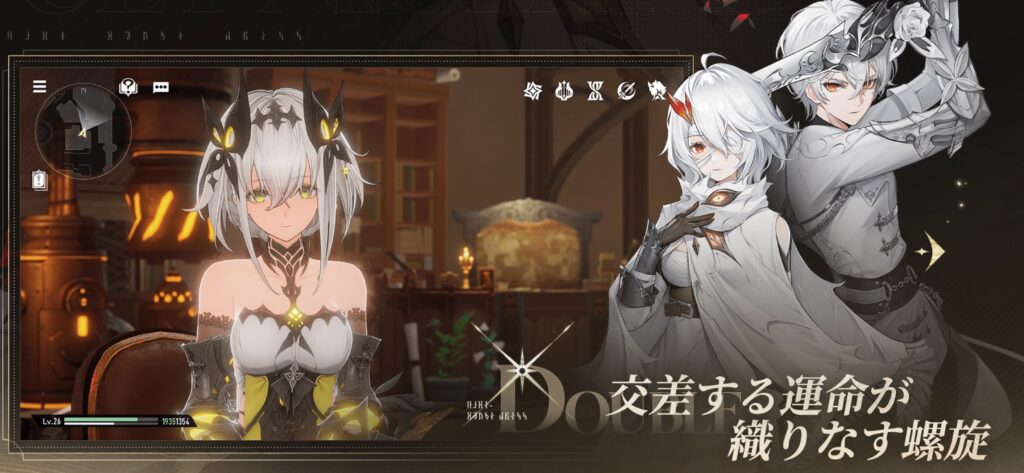Viewport: 1024px width, 473px height.
Task: Open the question mark guide book
Action: [128, 86]
